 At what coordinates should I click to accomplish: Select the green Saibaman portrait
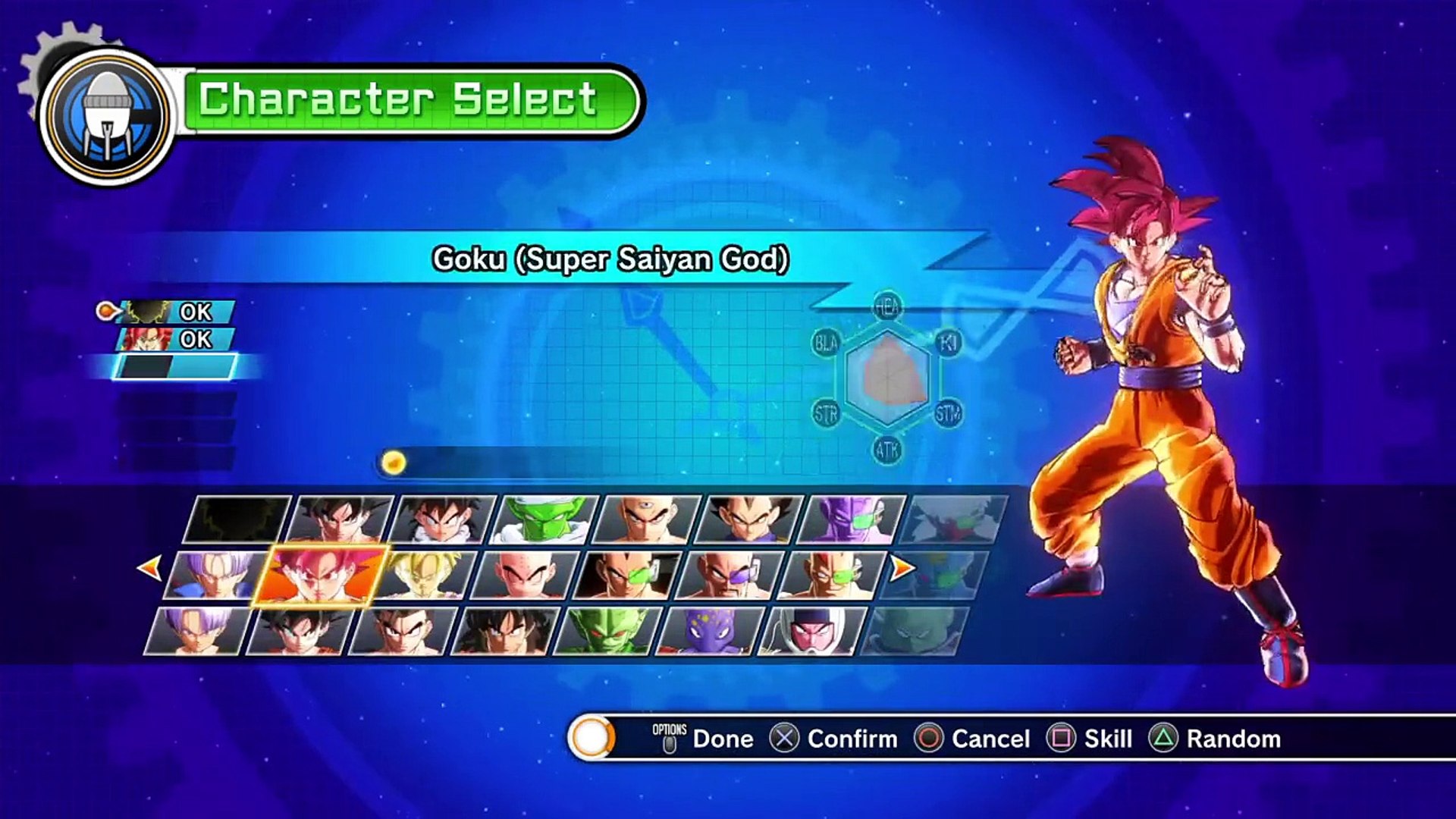pyautogui.click(x=608, y=631)
